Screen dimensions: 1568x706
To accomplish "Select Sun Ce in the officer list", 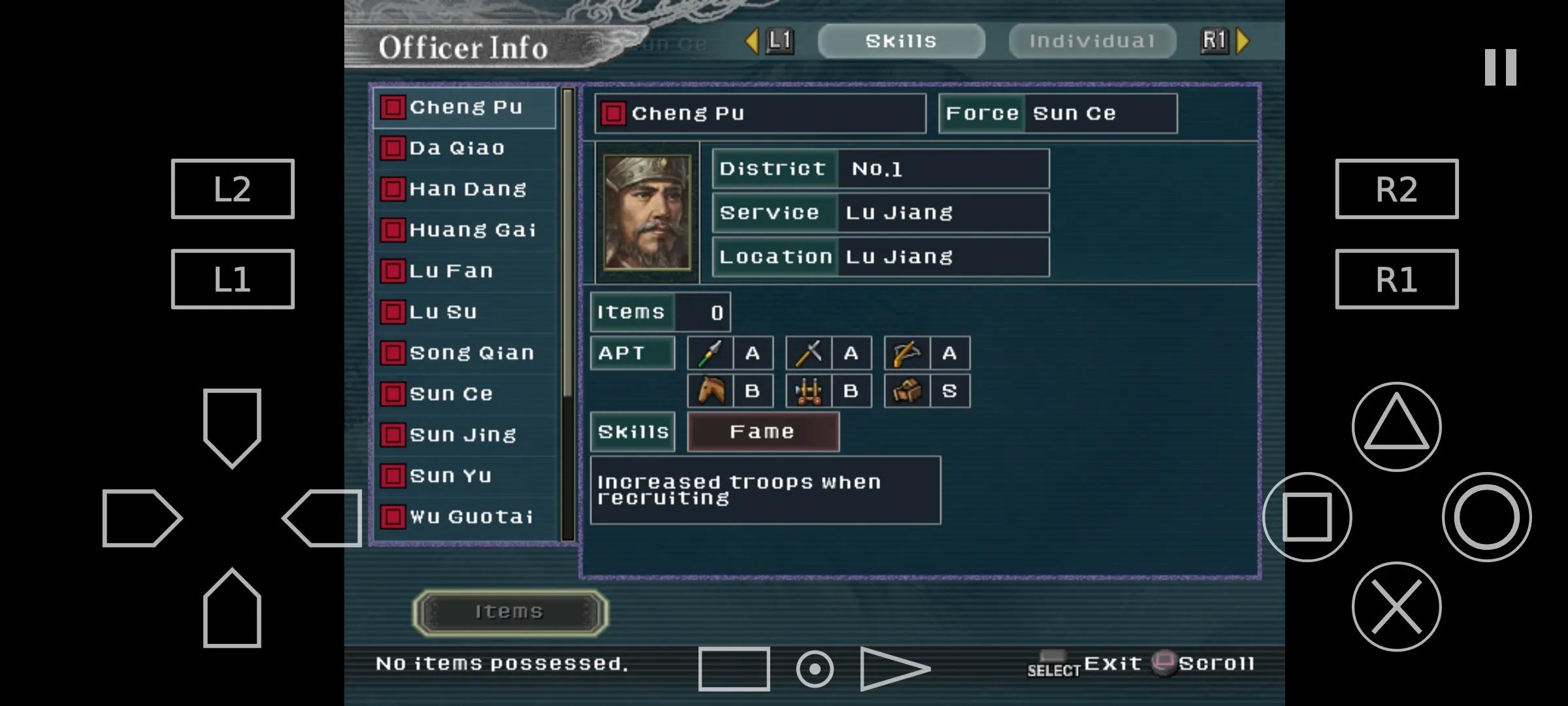I will (465, 394).
